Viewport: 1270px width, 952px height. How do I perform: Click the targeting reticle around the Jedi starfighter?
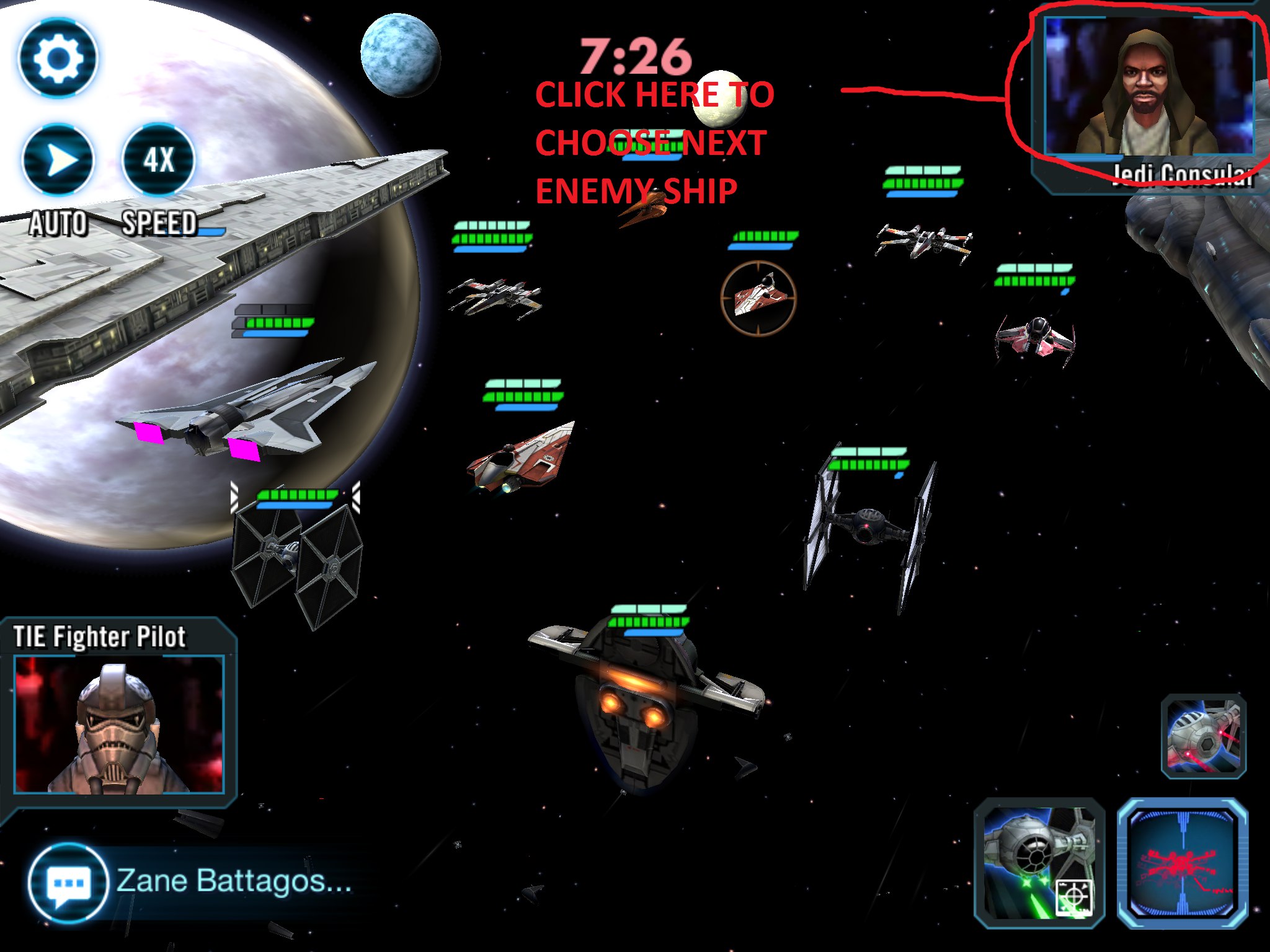pos(760,299)
